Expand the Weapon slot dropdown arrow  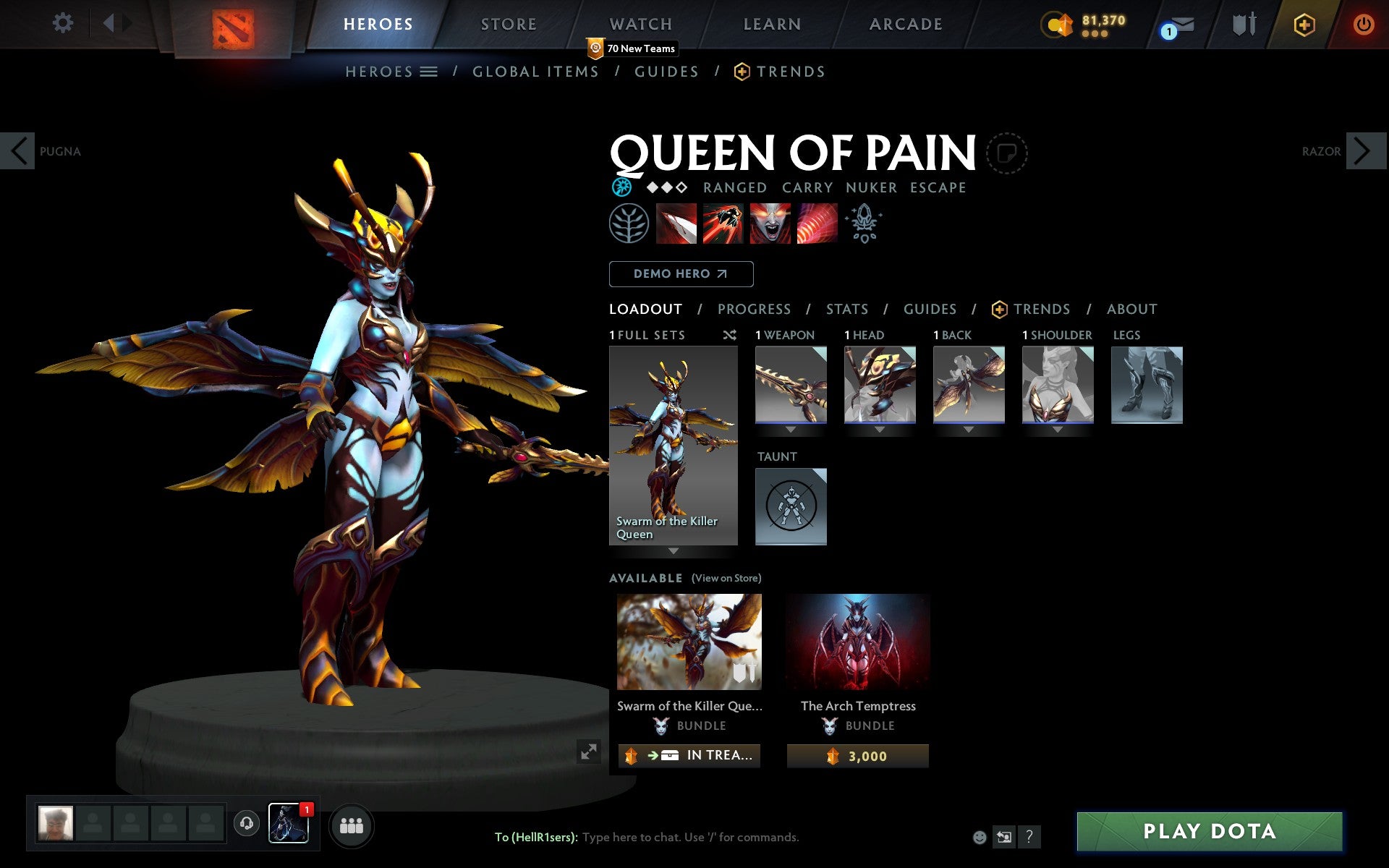coord(790,428)
